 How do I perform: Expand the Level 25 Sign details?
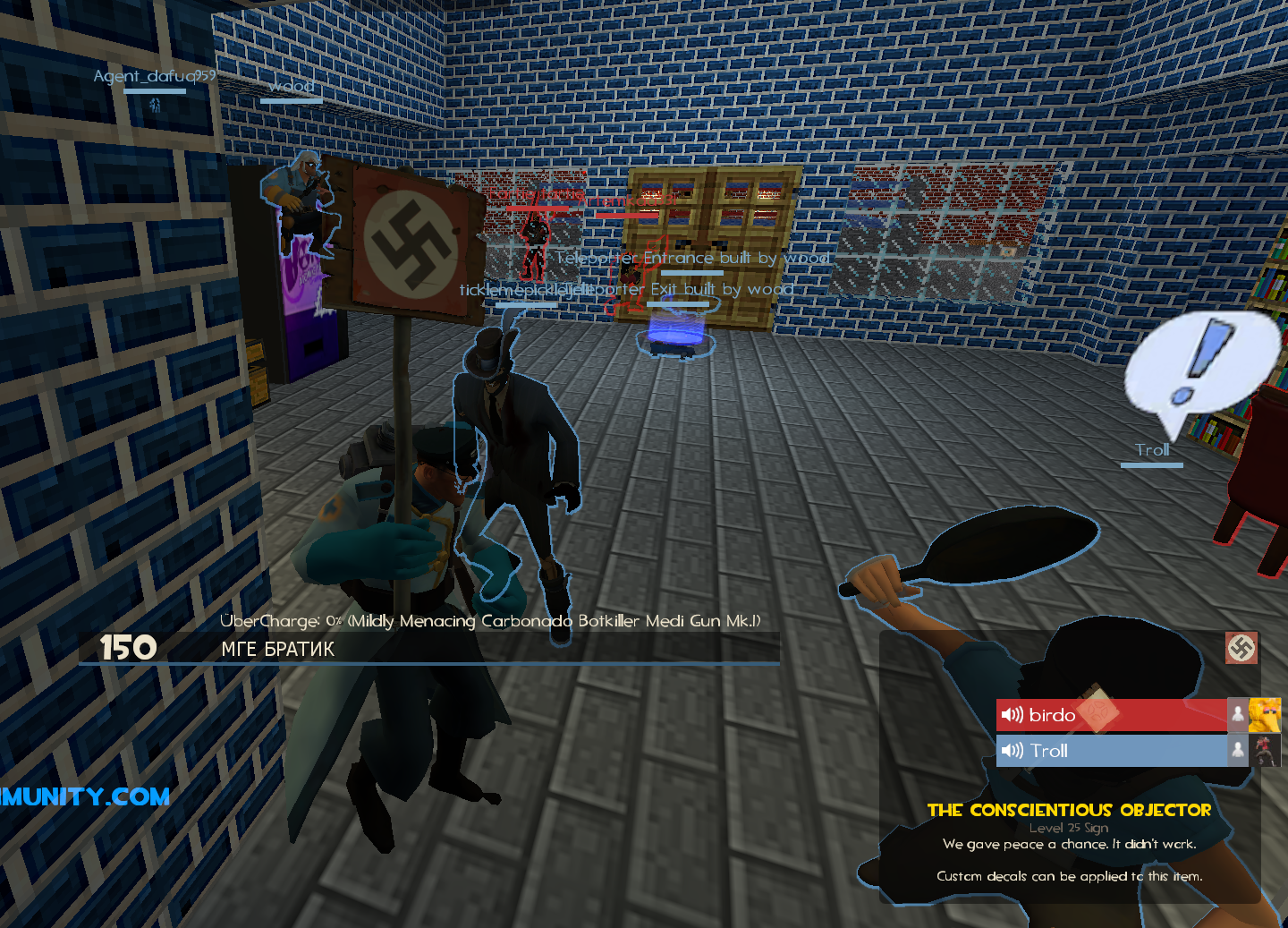[x=1070, y=828]
